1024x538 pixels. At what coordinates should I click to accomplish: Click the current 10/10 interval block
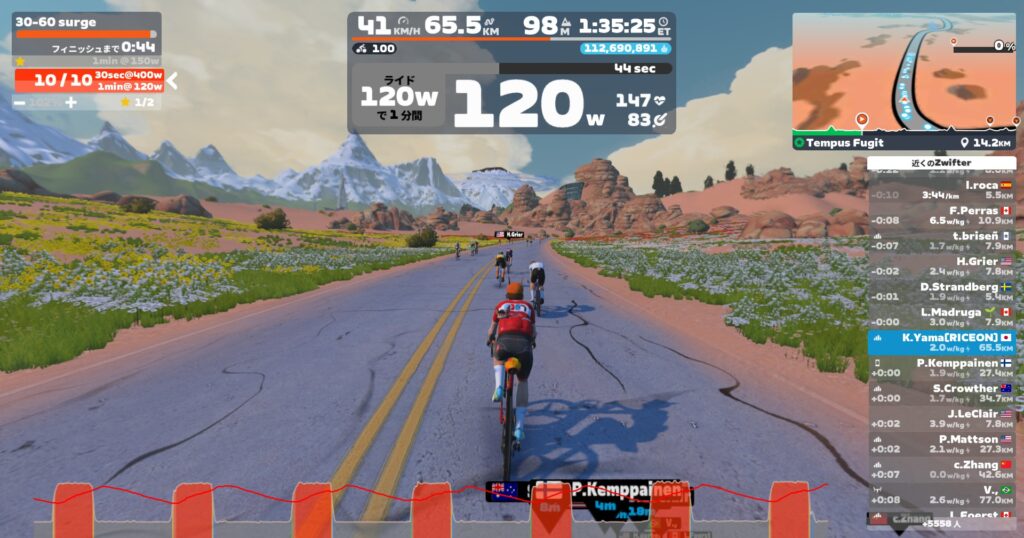pyautogui.click(x=89, y=81)
